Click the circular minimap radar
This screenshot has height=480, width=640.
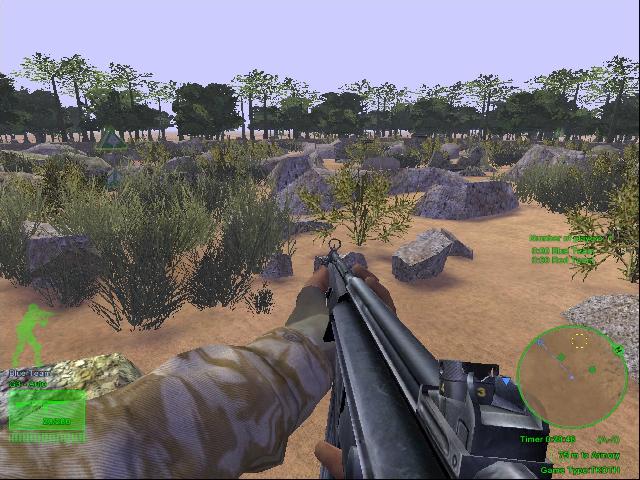[x=572, y=376]
